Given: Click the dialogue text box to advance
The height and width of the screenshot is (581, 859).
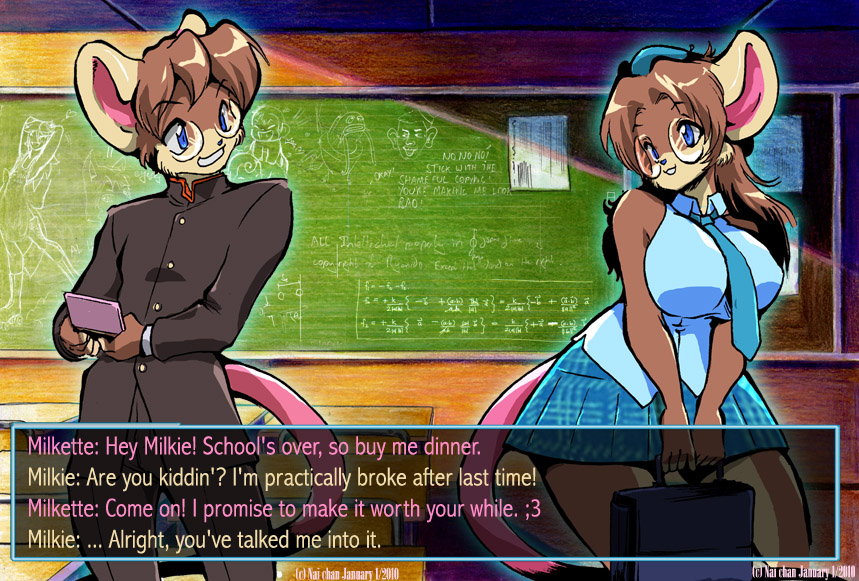Looking at the screenshot, I should (x=424, y=492).
